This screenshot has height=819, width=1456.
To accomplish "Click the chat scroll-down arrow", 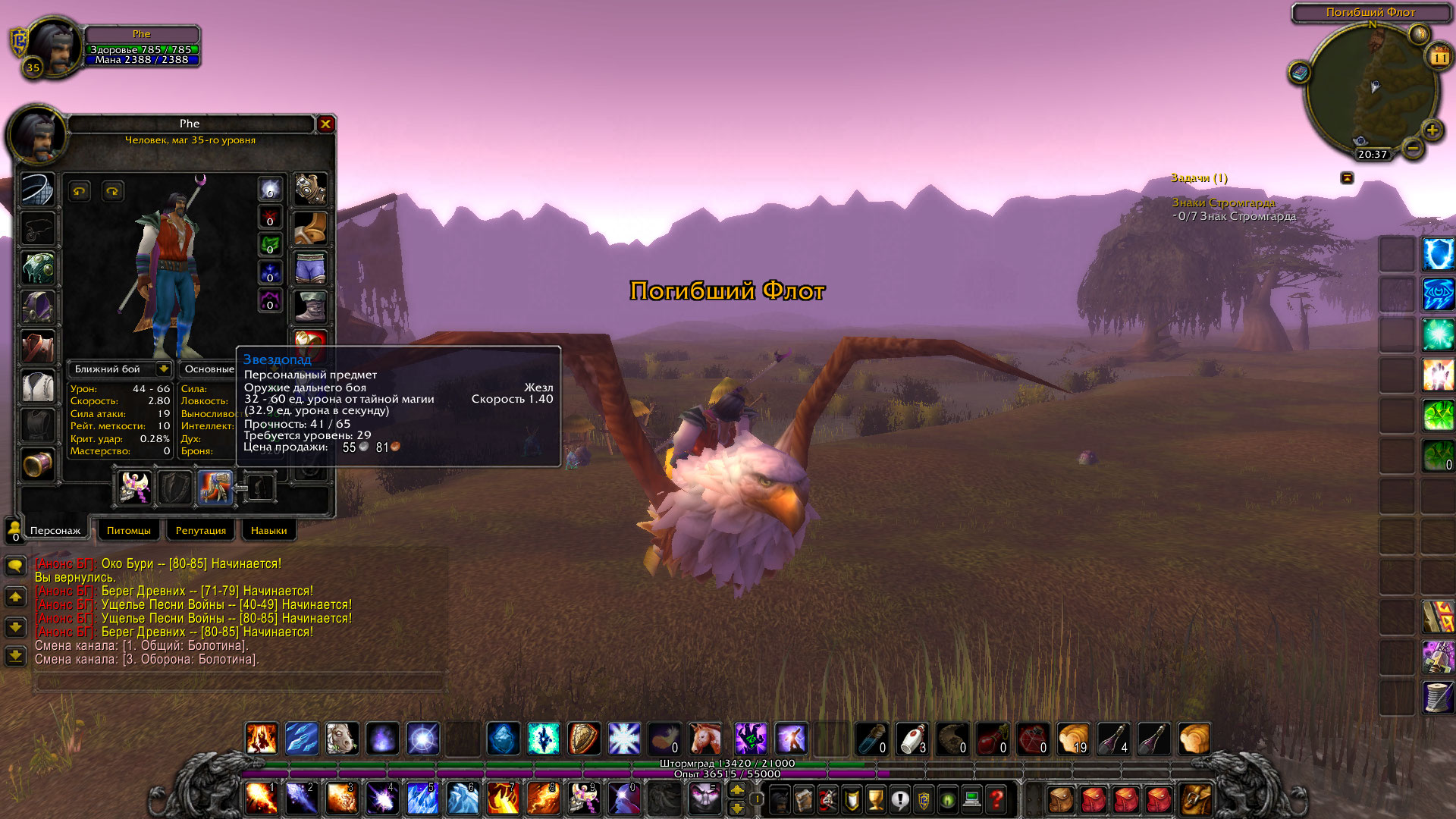I will tap(15, 627).
